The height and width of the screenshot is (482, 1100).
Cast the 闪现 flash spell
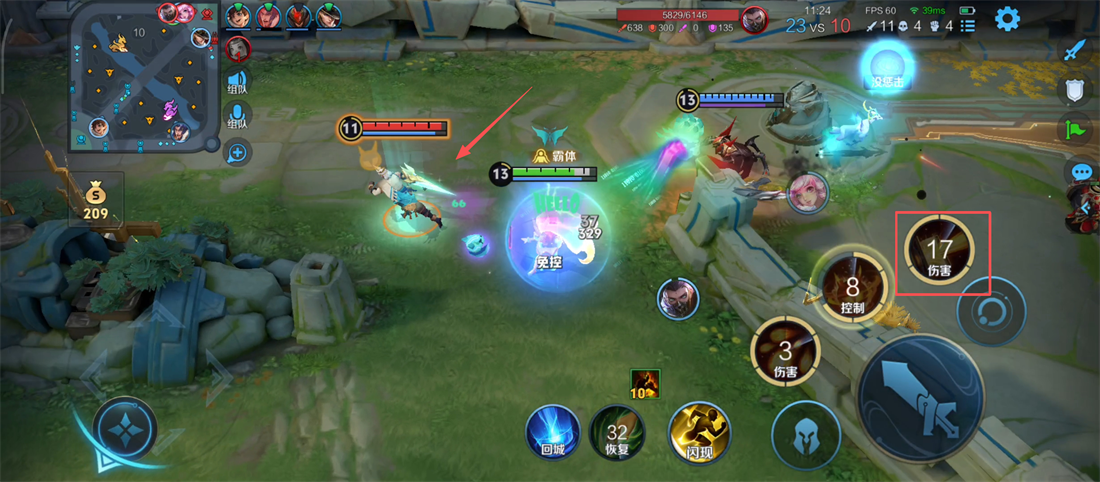[x=699, y=433]
